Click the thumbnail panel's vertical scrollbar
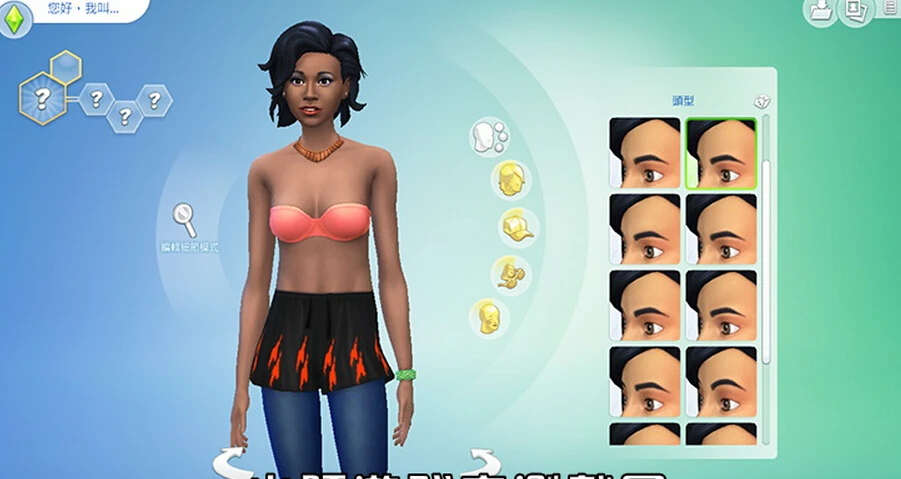This screenshot has height=479, width=901. coord(767,240)
